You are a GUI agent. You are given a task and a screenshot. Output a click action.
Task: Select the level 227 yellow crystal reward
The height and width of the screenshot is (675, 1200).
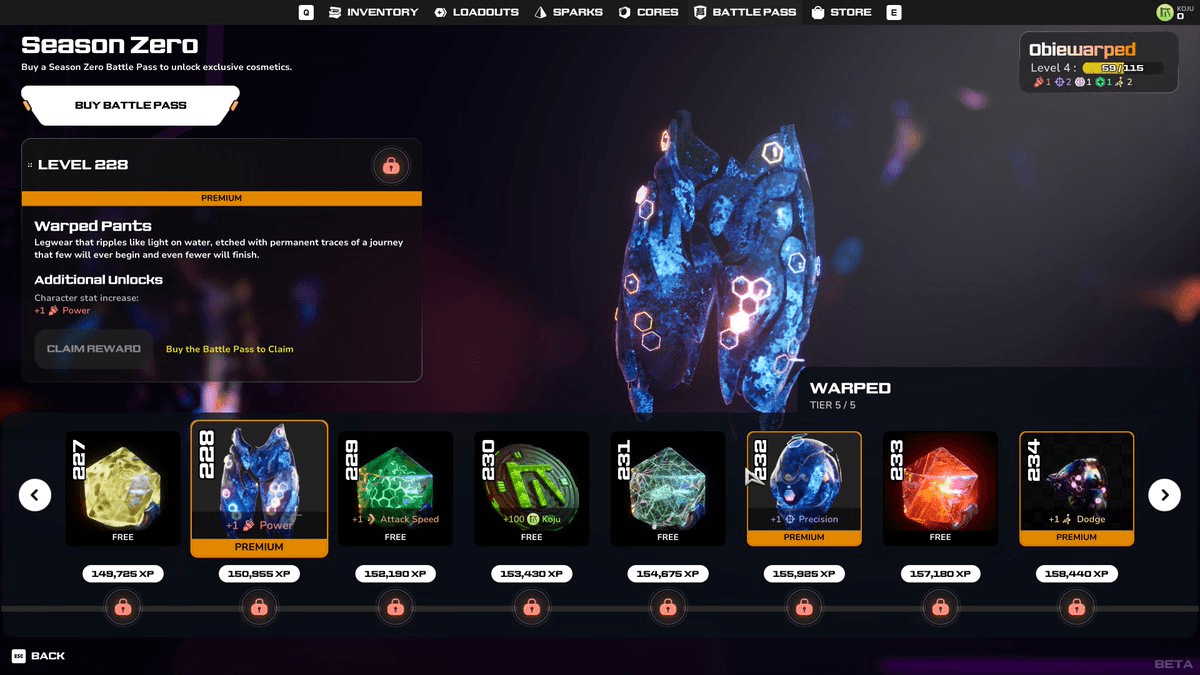[x=123, y=488]
